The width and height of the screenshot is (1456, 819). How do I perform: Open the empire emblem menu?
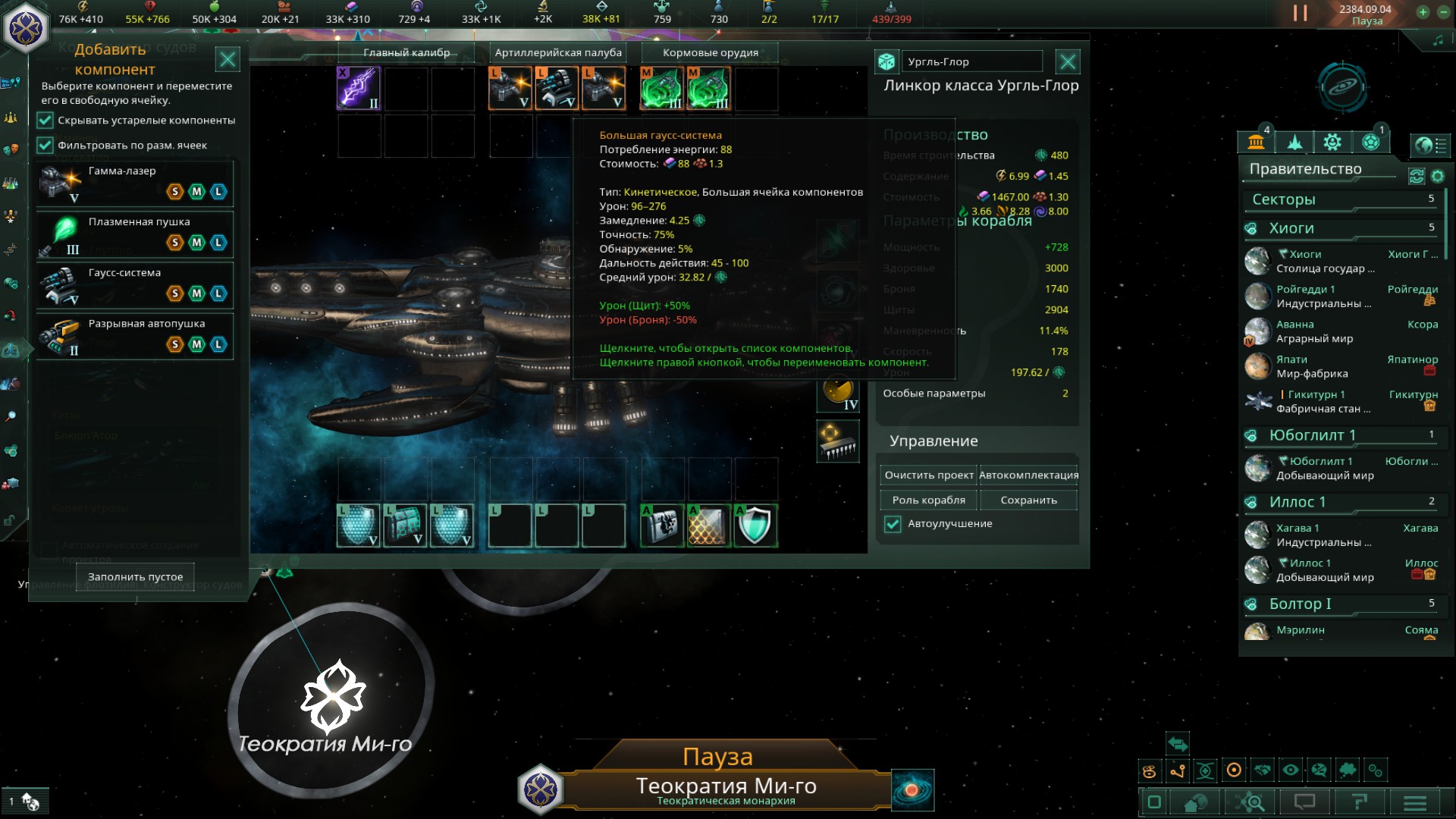click(26, 27)
